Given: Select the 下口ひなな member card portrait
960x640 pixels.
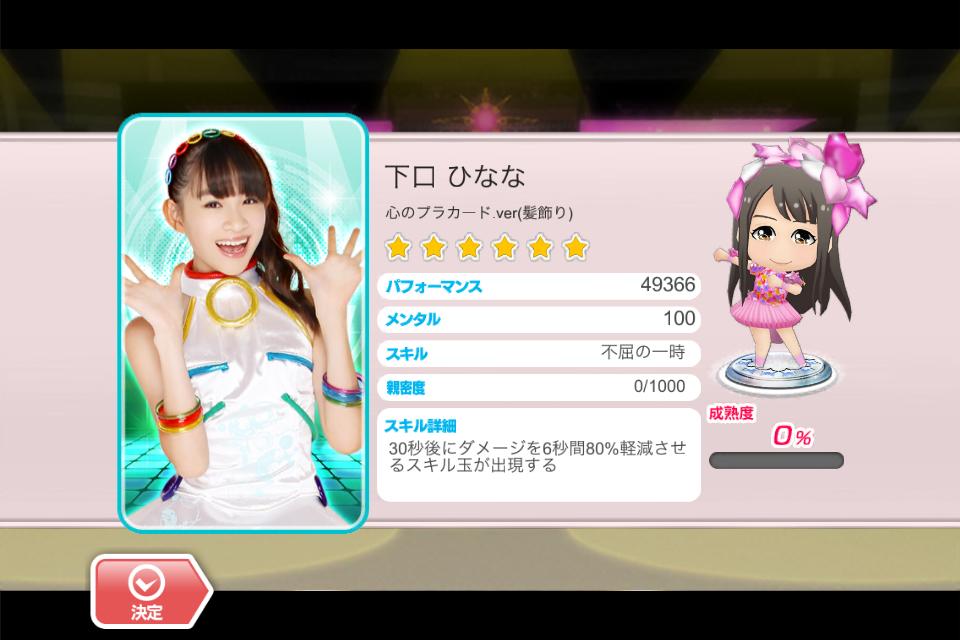Looking at the screenshot, I should [243, 324].
